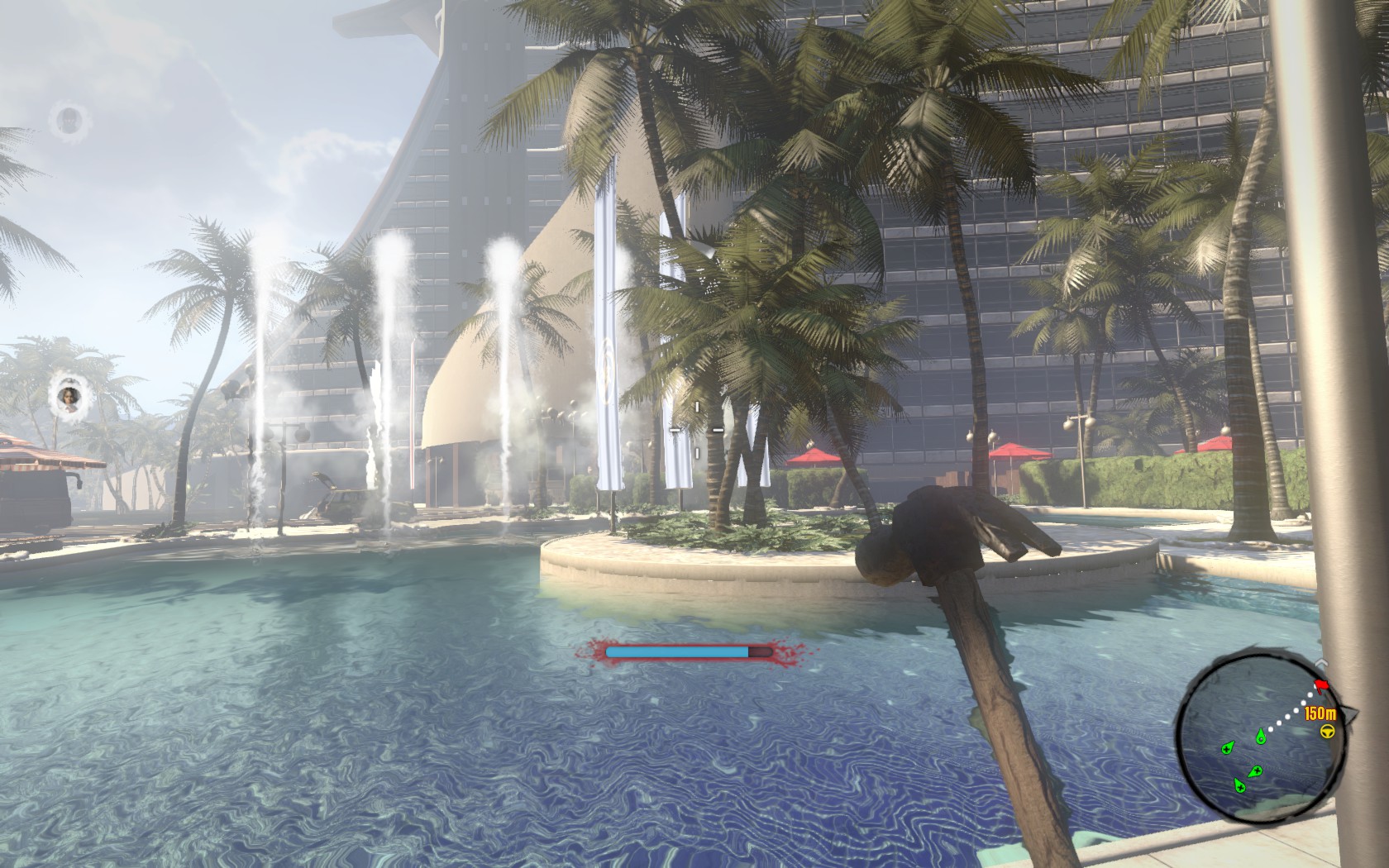Click the red waypoint flag on the minimap
The height and width of the screenshot is (868, 1389).
coord(1320,685)
